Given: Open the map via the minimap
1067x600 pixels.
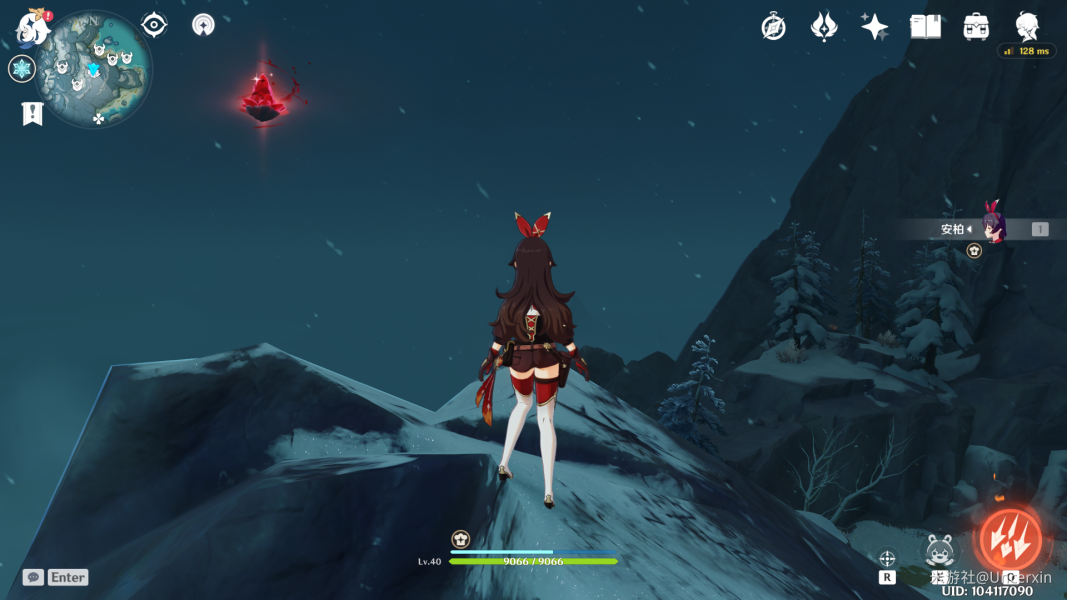Looking at the screenshot, I should [x=93, y=69].
